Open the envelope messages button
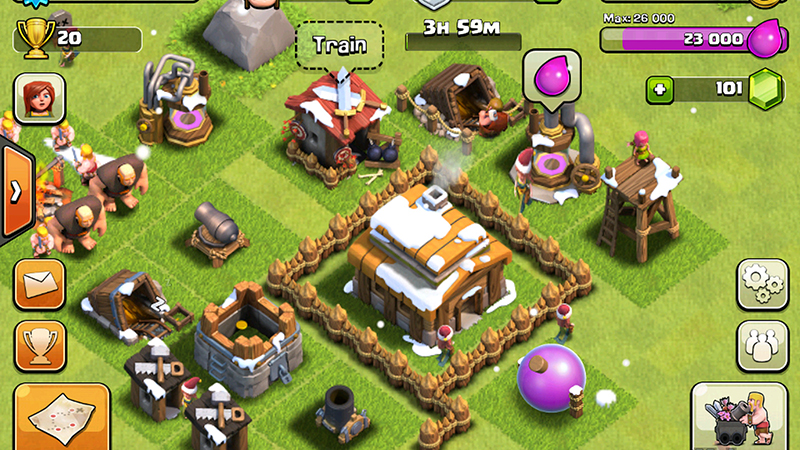 (40, 285)
